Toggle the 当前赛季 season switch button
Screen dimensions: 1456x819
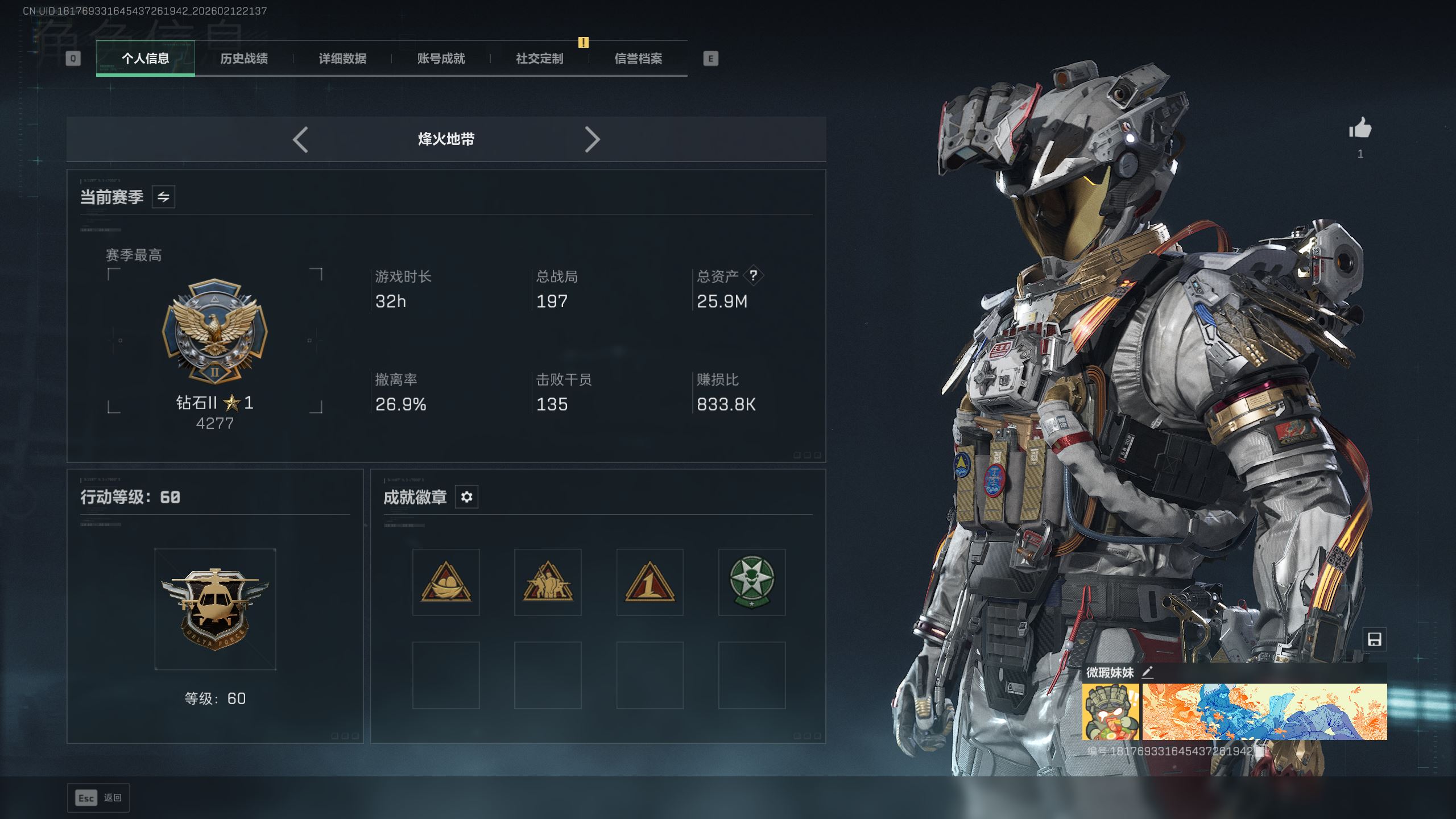[x=163, y=197]
